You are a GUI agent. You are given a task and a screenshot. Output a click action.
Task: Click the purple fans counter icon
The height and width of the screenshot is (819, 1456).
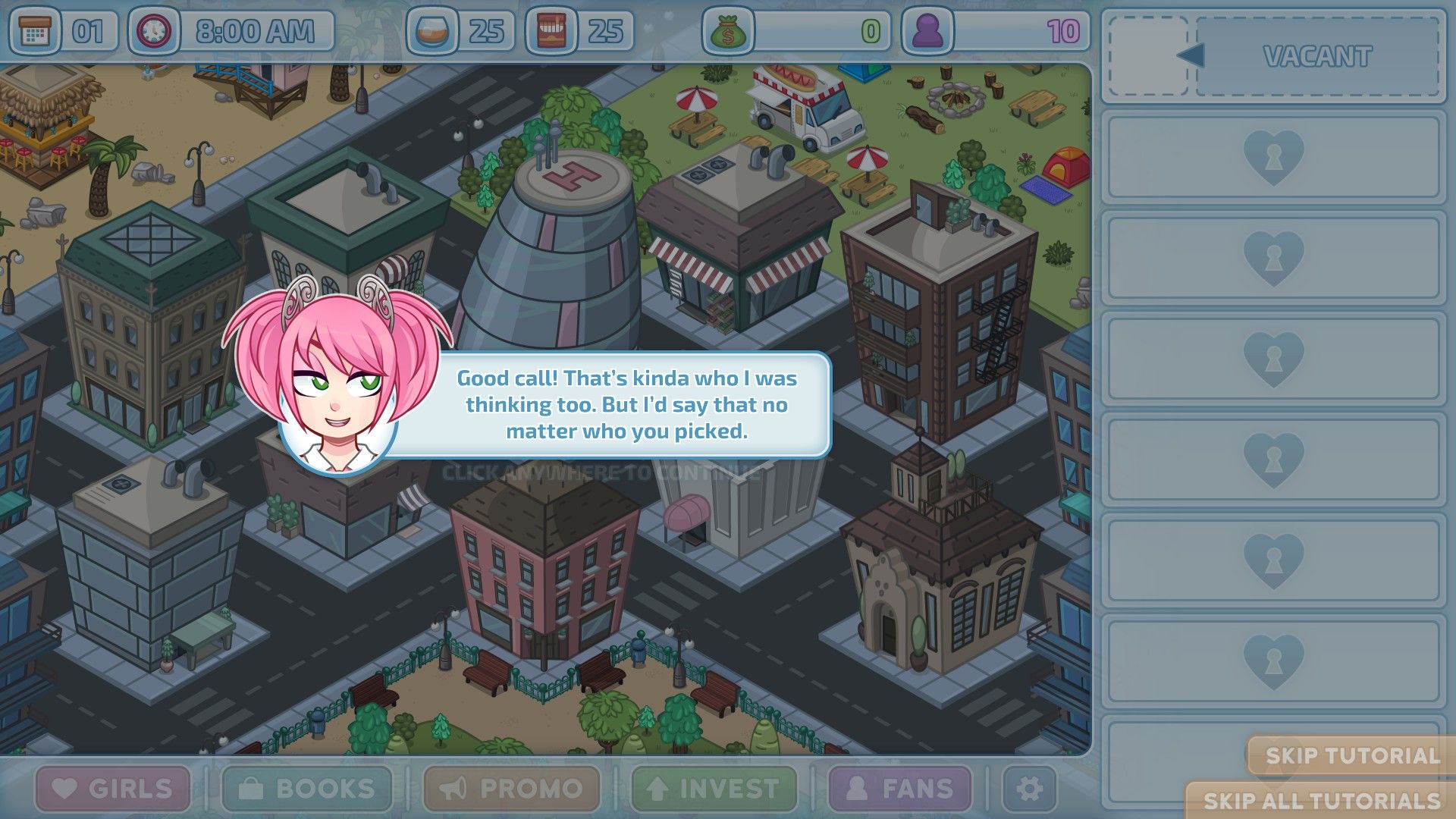(929, 32)
